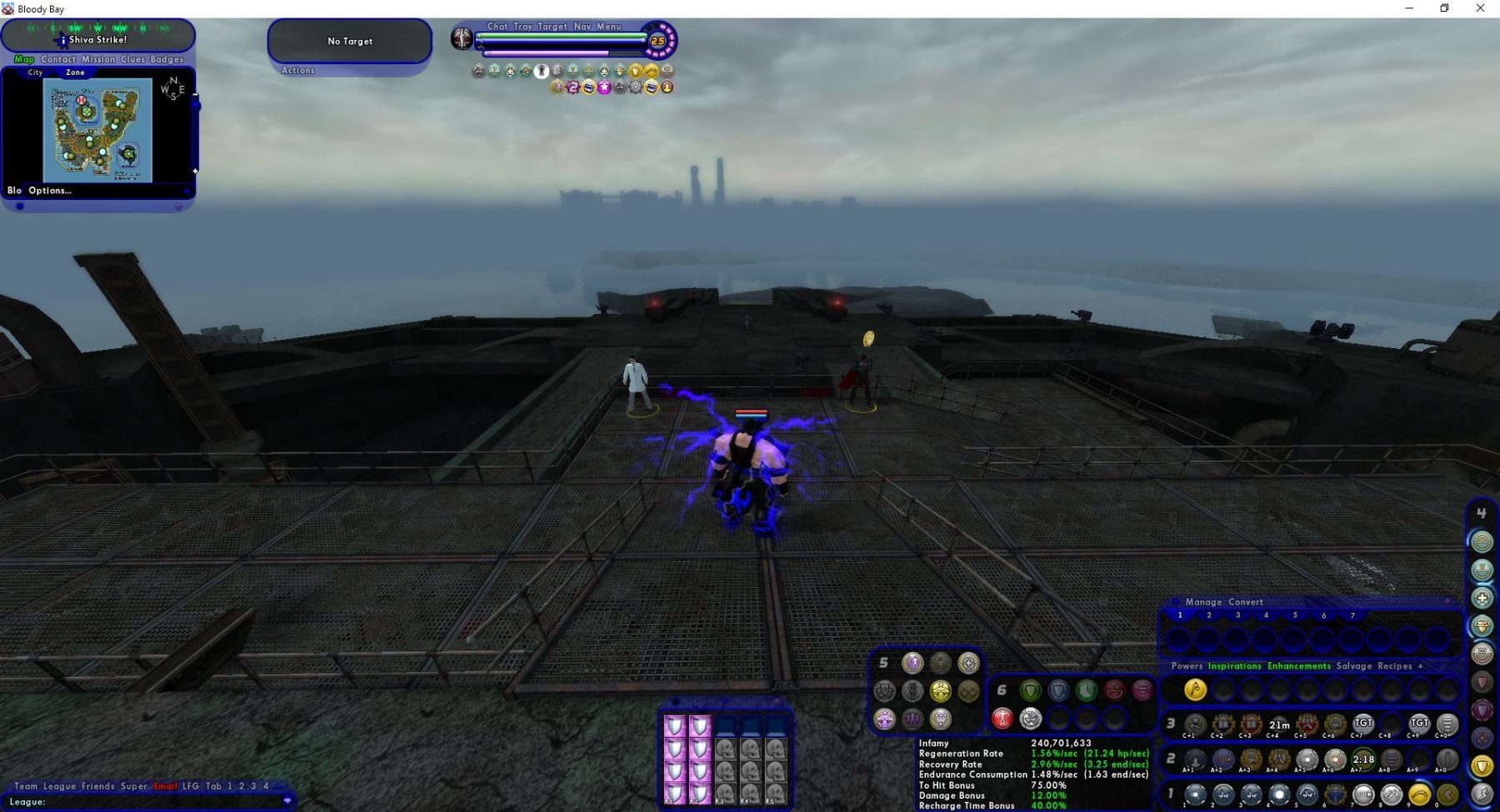Open the Nav window

[582, 27]
